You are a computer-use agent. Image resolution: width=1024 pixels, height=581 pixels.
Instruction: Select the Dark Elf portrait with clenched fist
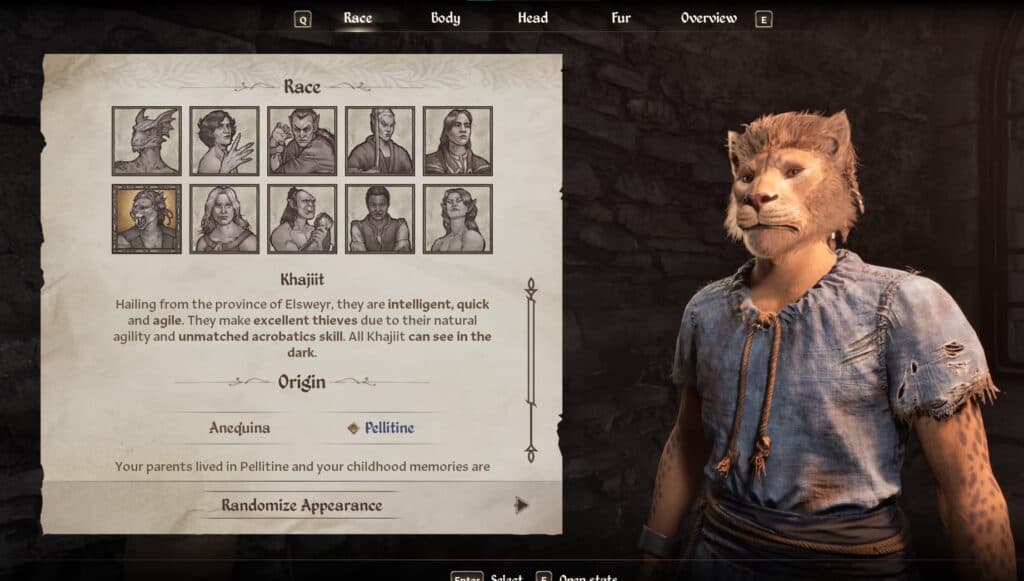pyautogui.click(x=302, y=141)
